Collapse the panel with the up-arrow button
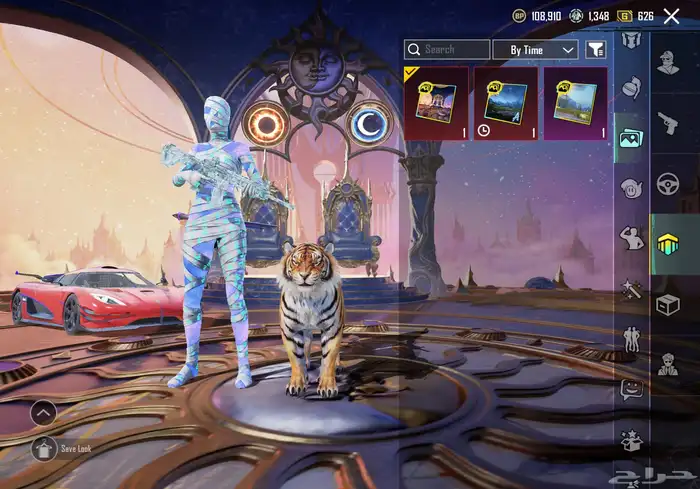 pyautogui.click(x=43, y=411)
